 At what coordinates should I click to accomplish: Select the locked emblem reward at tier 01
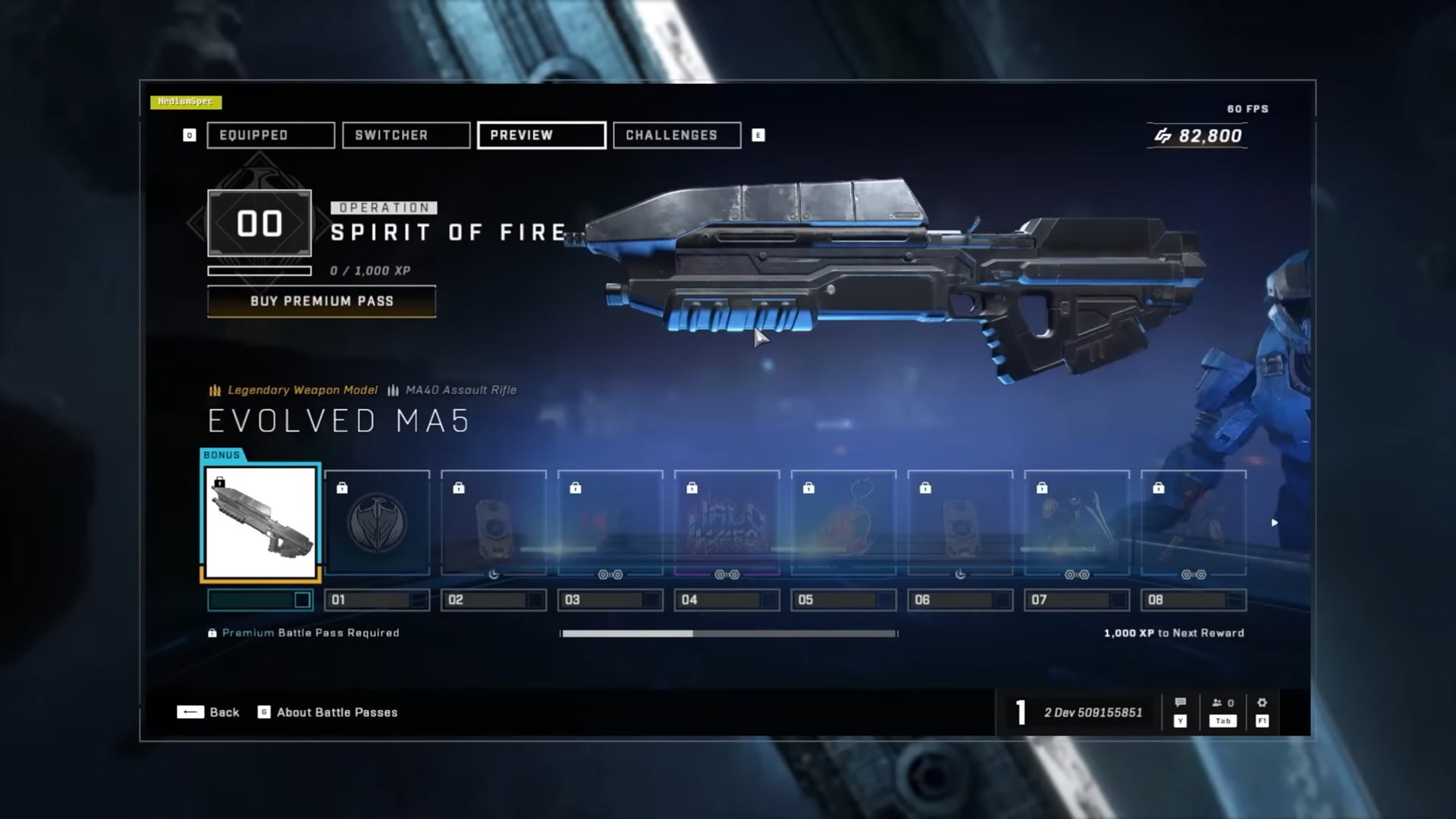click(x=377, y=522)
